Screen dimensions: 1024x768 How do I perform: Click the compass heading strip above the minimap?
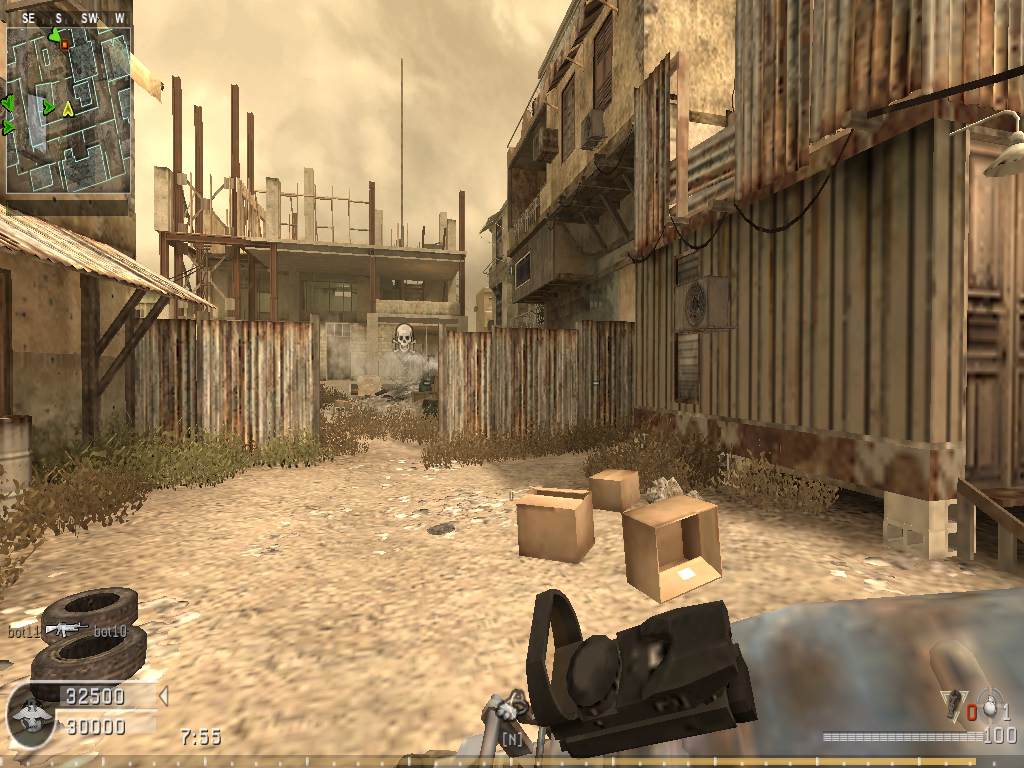click(70, 18)
